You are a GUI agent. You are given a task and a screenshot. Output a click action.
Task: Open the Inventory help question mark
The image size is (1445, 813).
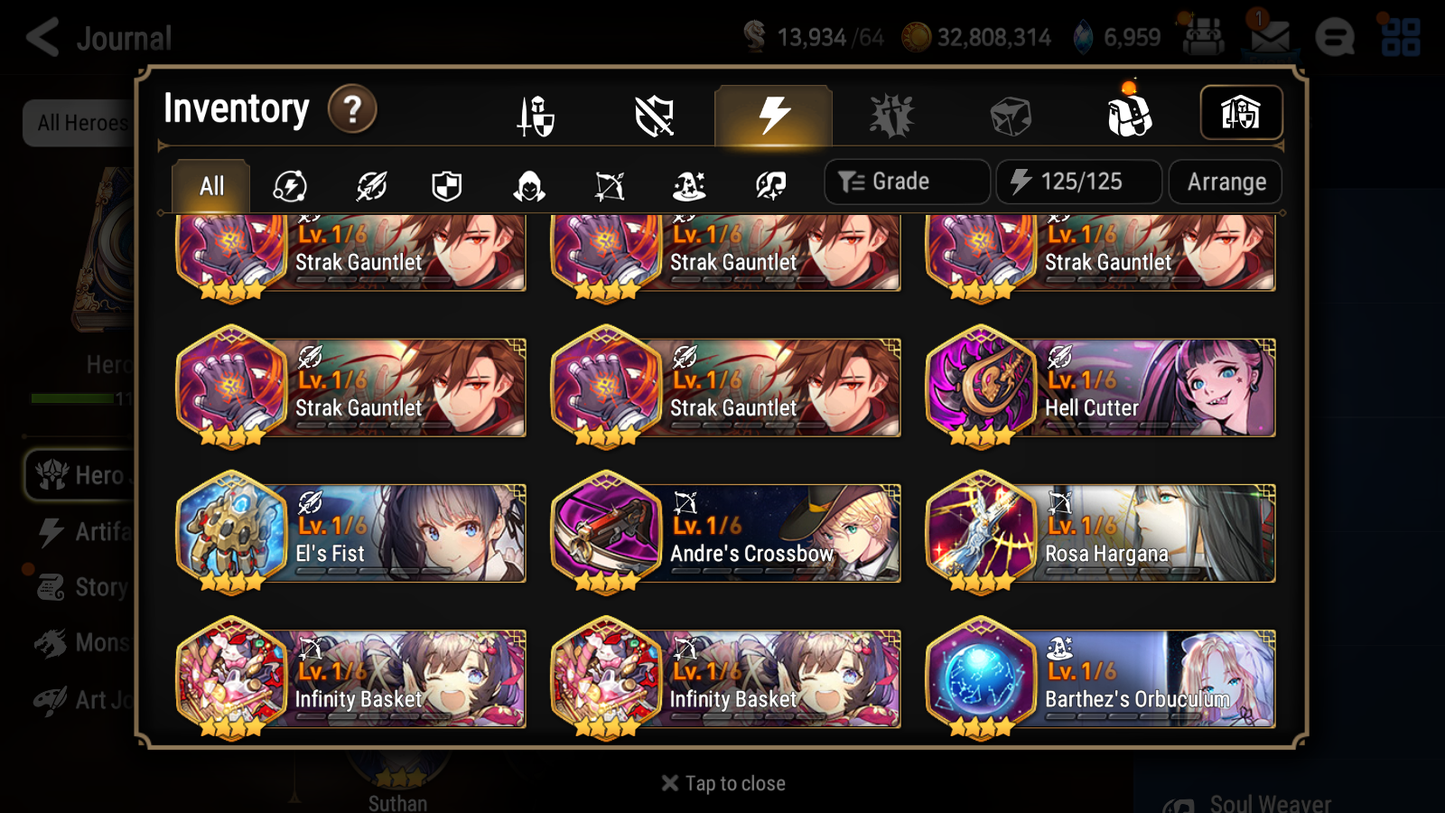[352, 110]
